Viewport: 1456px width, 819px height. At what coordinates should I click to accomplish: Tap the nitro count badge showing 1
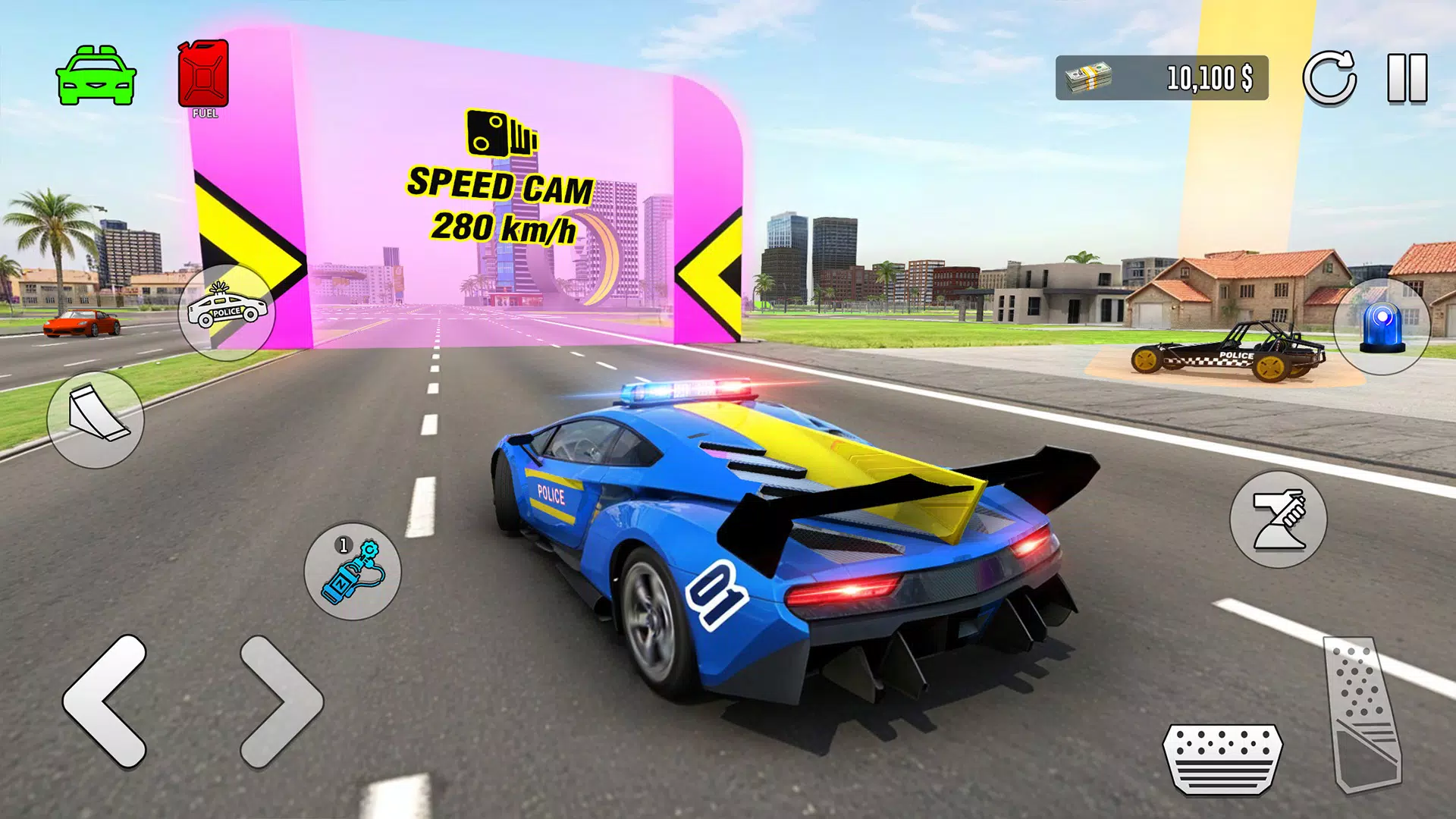coord(343,544)
